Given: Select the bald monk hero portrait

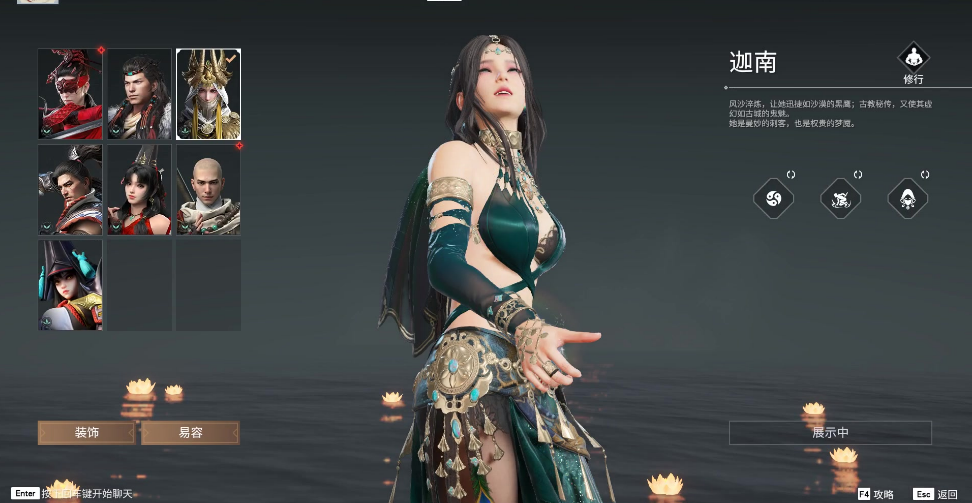Looking at the screenshot, I should pos(208,190).
